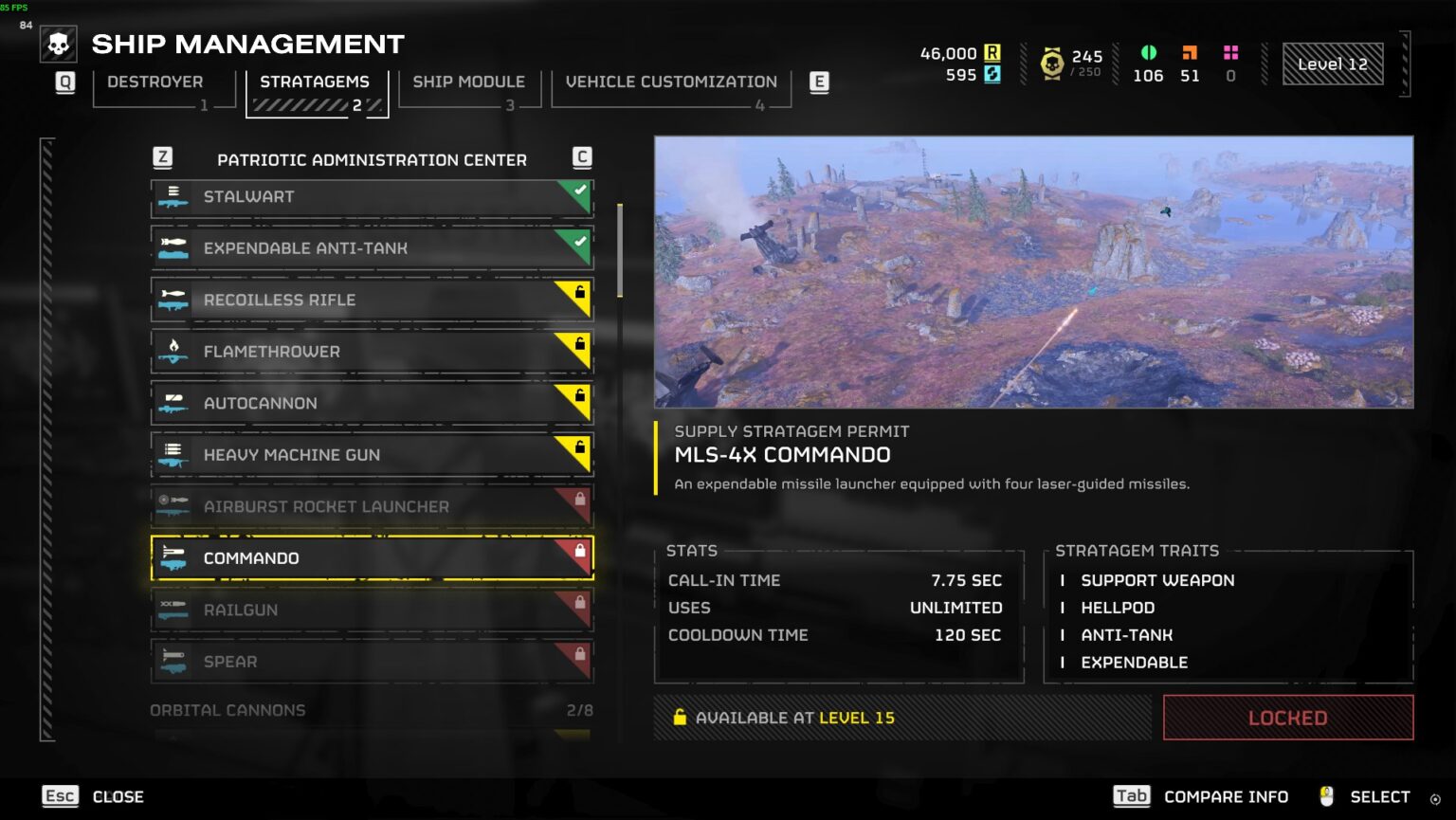
Task: Click the red Locked button
Action: 1287,718
